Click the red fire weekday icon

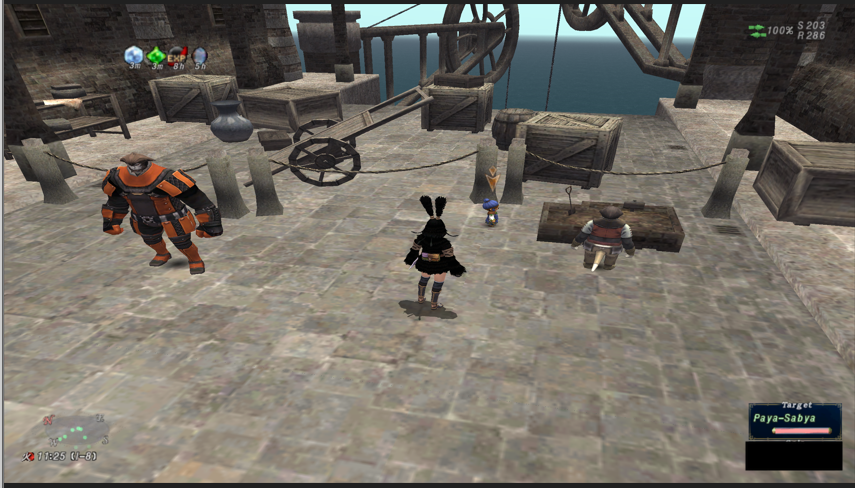(28, 457)
